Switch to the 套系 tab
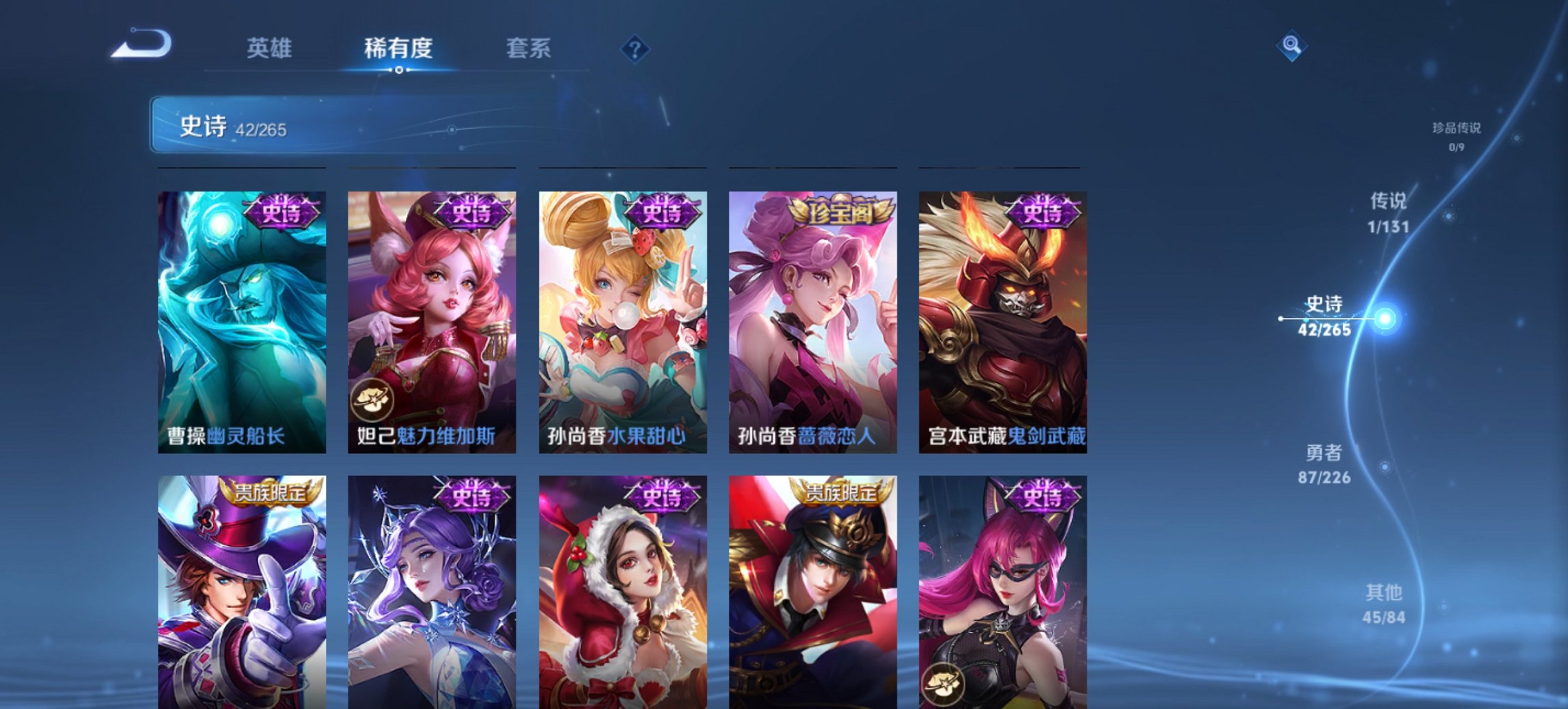The height and width of the screenshot is (709, 1568). 529,48
